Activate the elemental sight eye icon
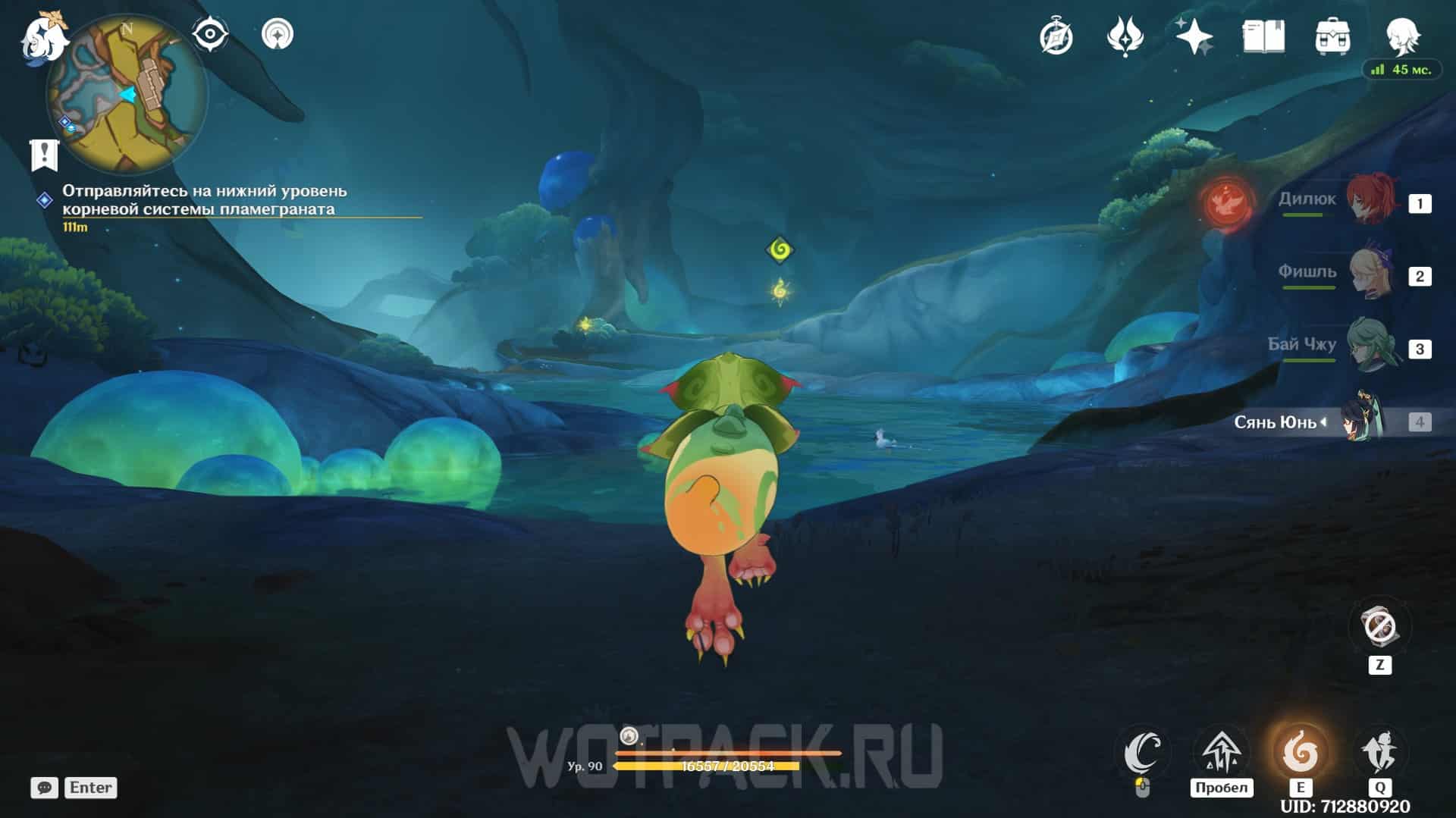The image size is (1456, 818). [210, 34]
